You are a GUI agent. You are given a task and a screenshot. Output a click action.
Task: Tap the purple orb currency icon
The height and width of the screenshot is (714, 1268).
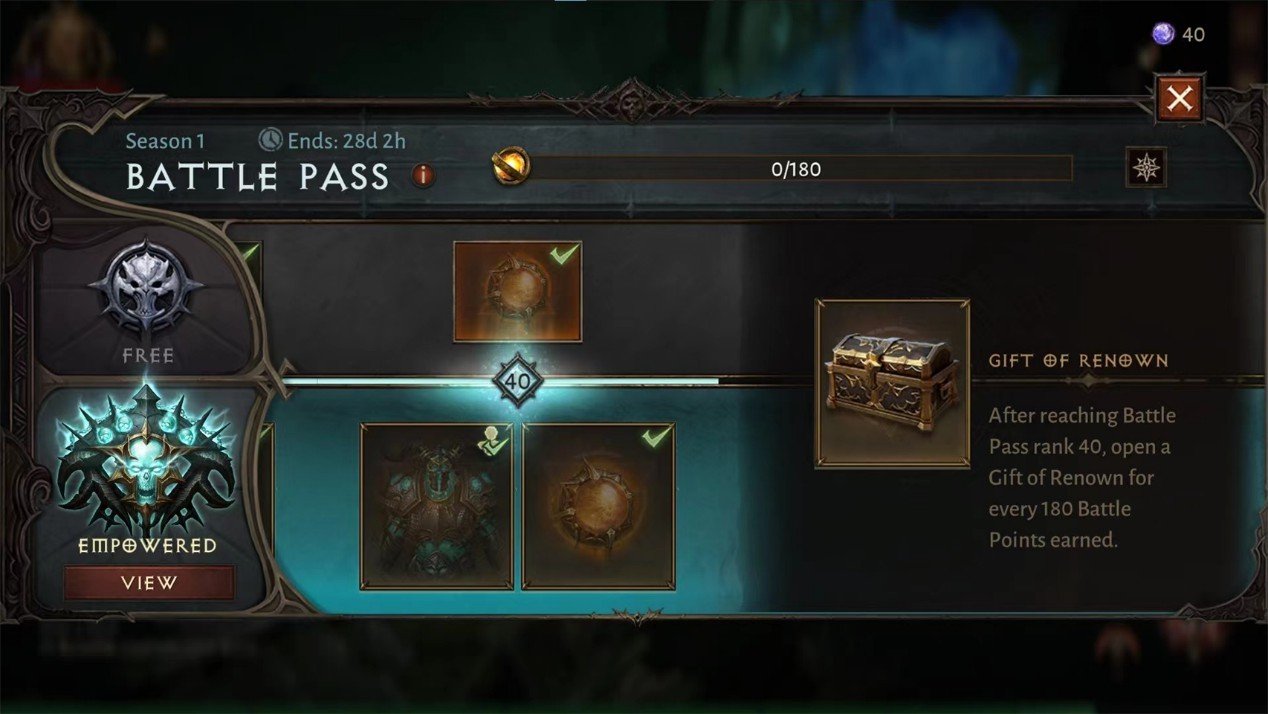coord(1162,35)
